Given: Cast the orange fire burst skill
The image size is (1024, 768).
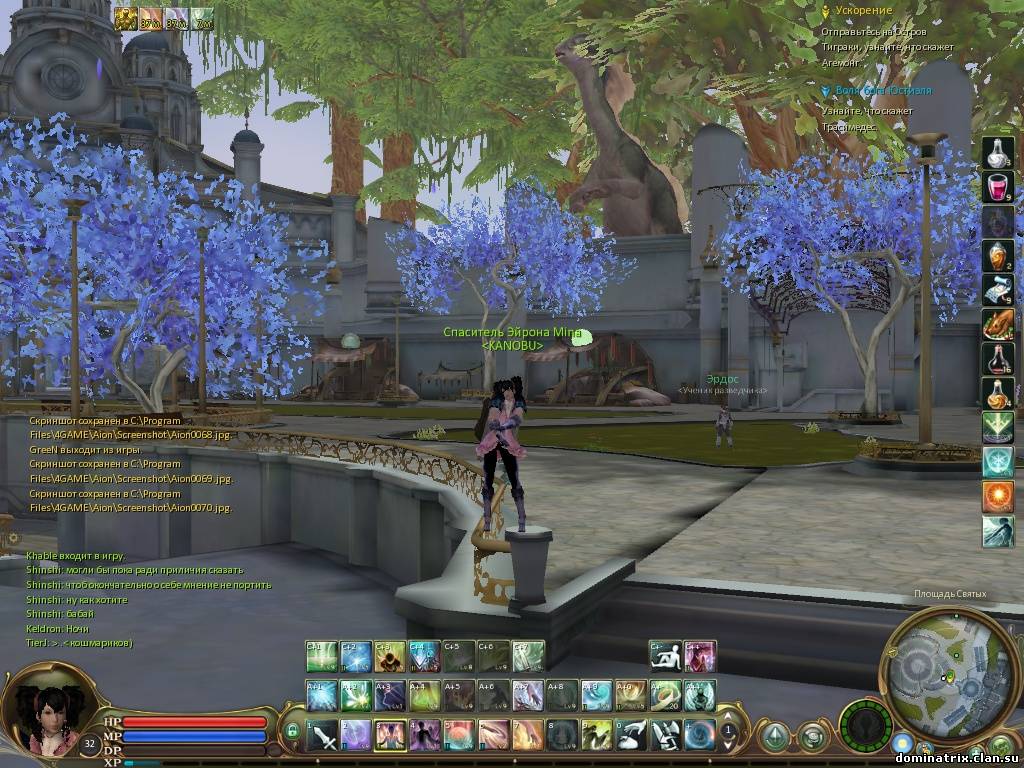Looking at the screenshot, I should 997,496.
